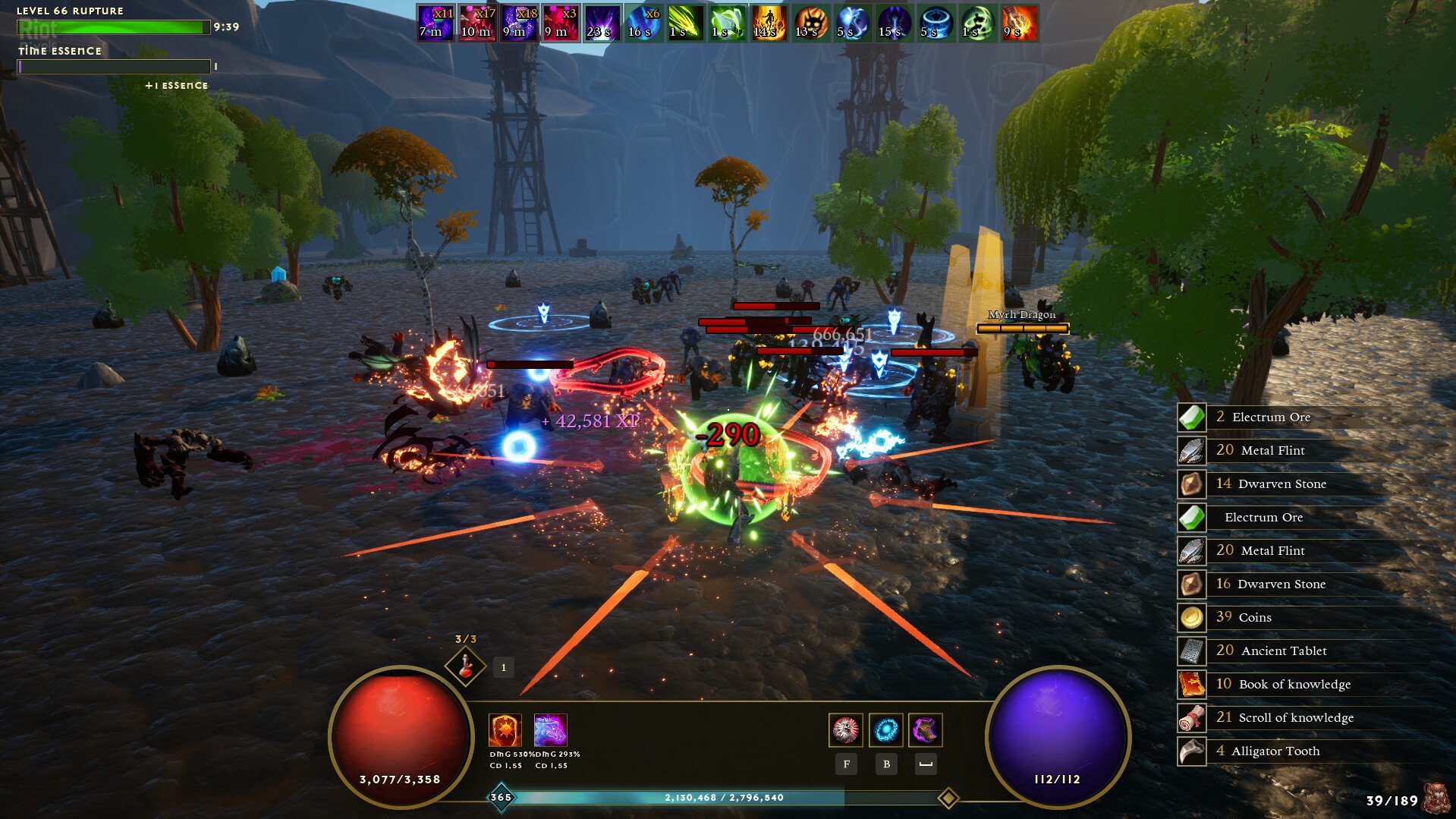Select the orange demon mask buff icon

tap(810, 23)
